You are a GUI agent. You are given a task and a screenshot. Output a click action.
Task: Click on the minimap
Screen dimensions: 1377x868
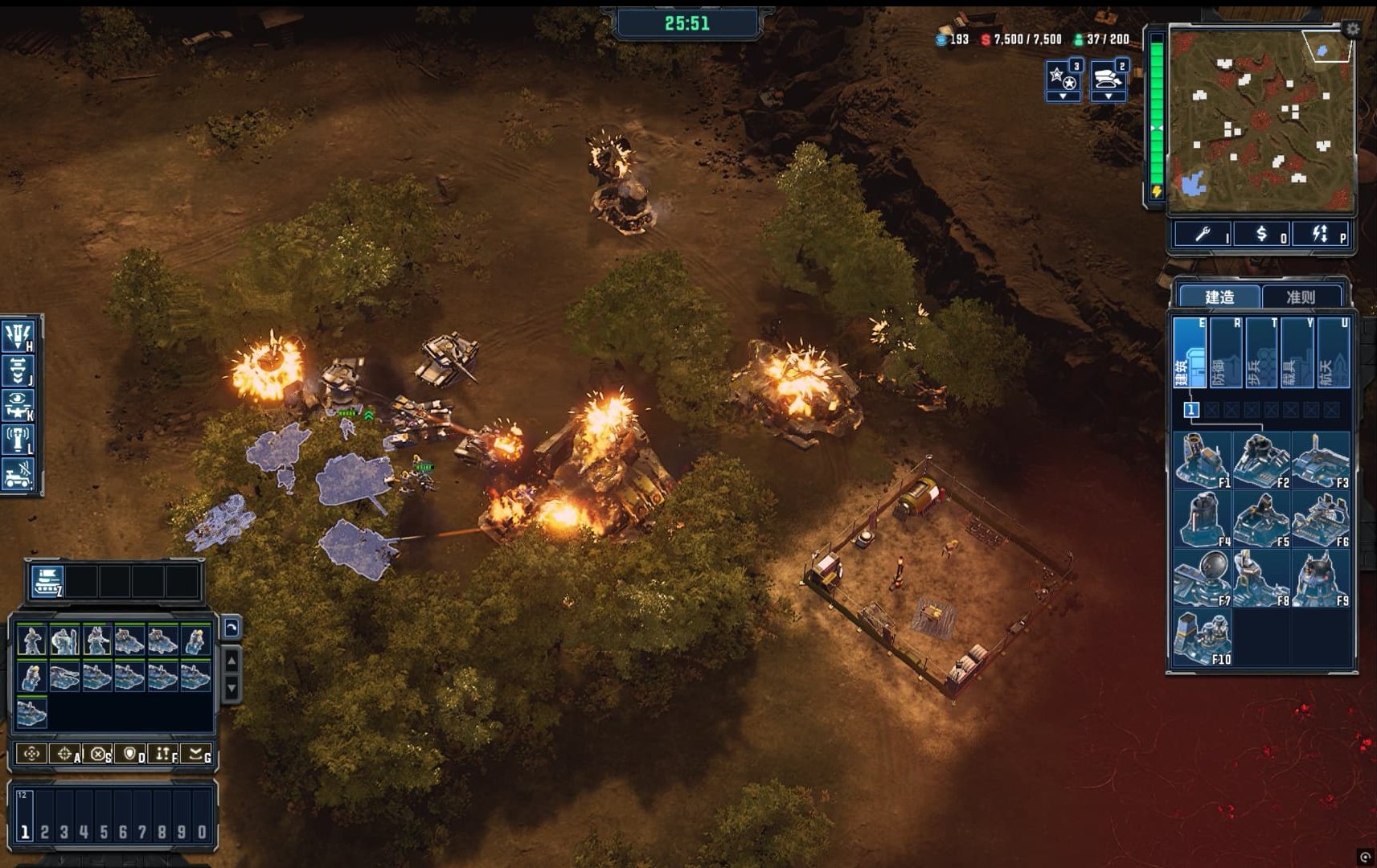pyautogui.click(x=1260, y=121)
